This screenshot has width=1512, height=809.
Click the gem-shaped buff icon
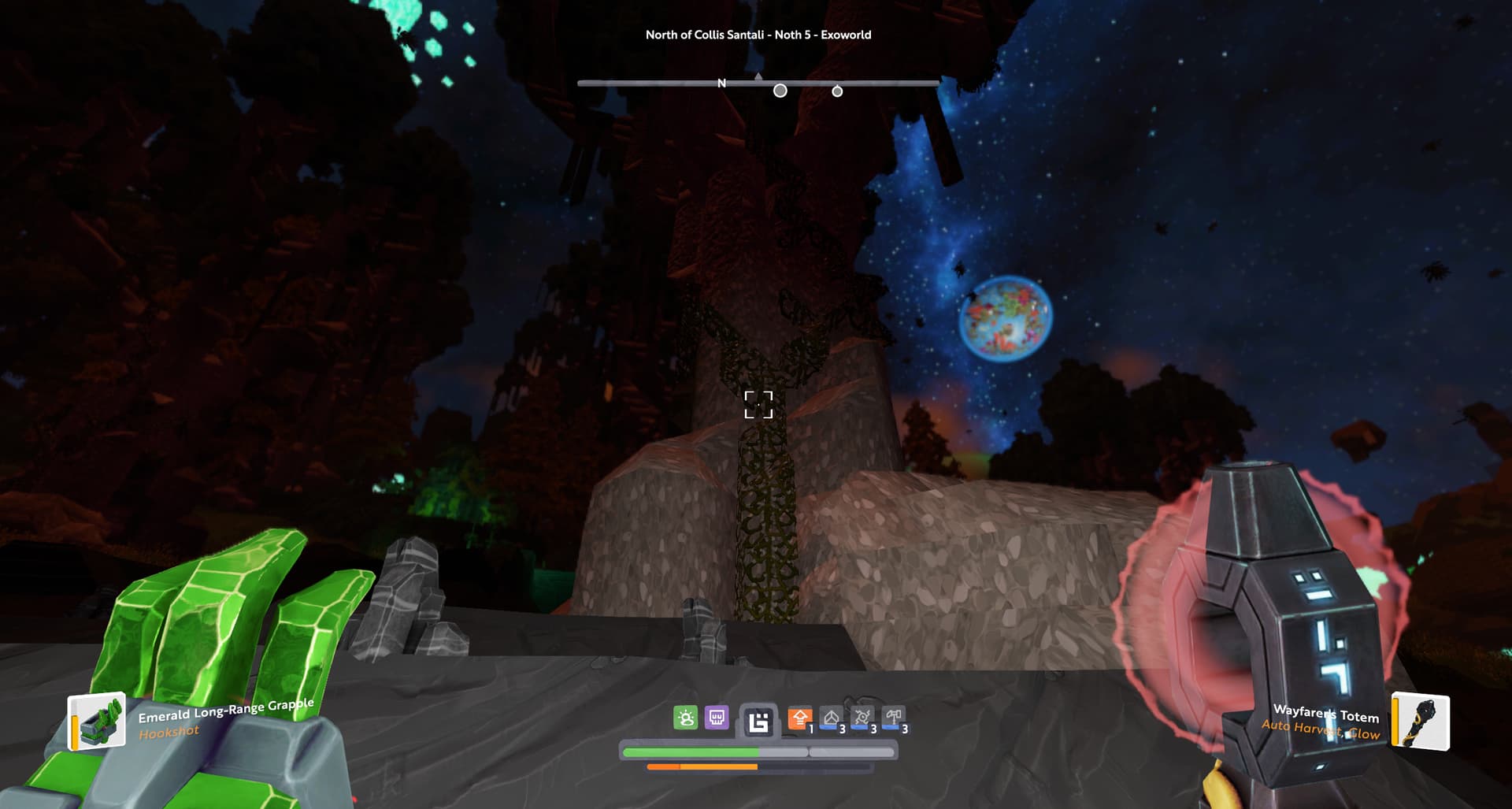click(x=831, y=718)
